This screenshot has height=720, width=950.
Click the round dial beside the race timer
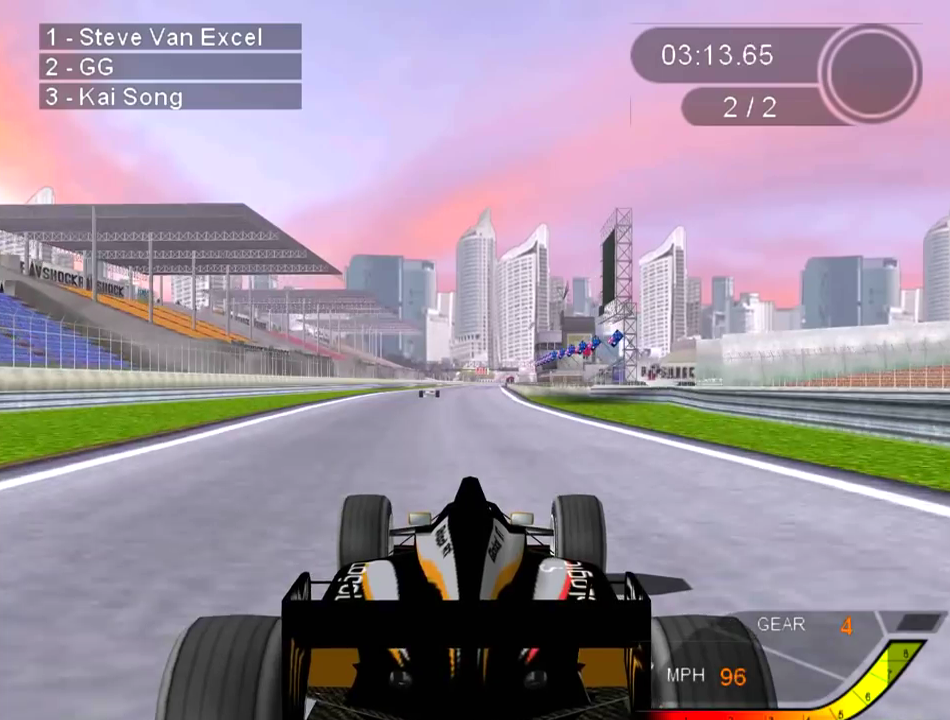[x=870, y=73]
